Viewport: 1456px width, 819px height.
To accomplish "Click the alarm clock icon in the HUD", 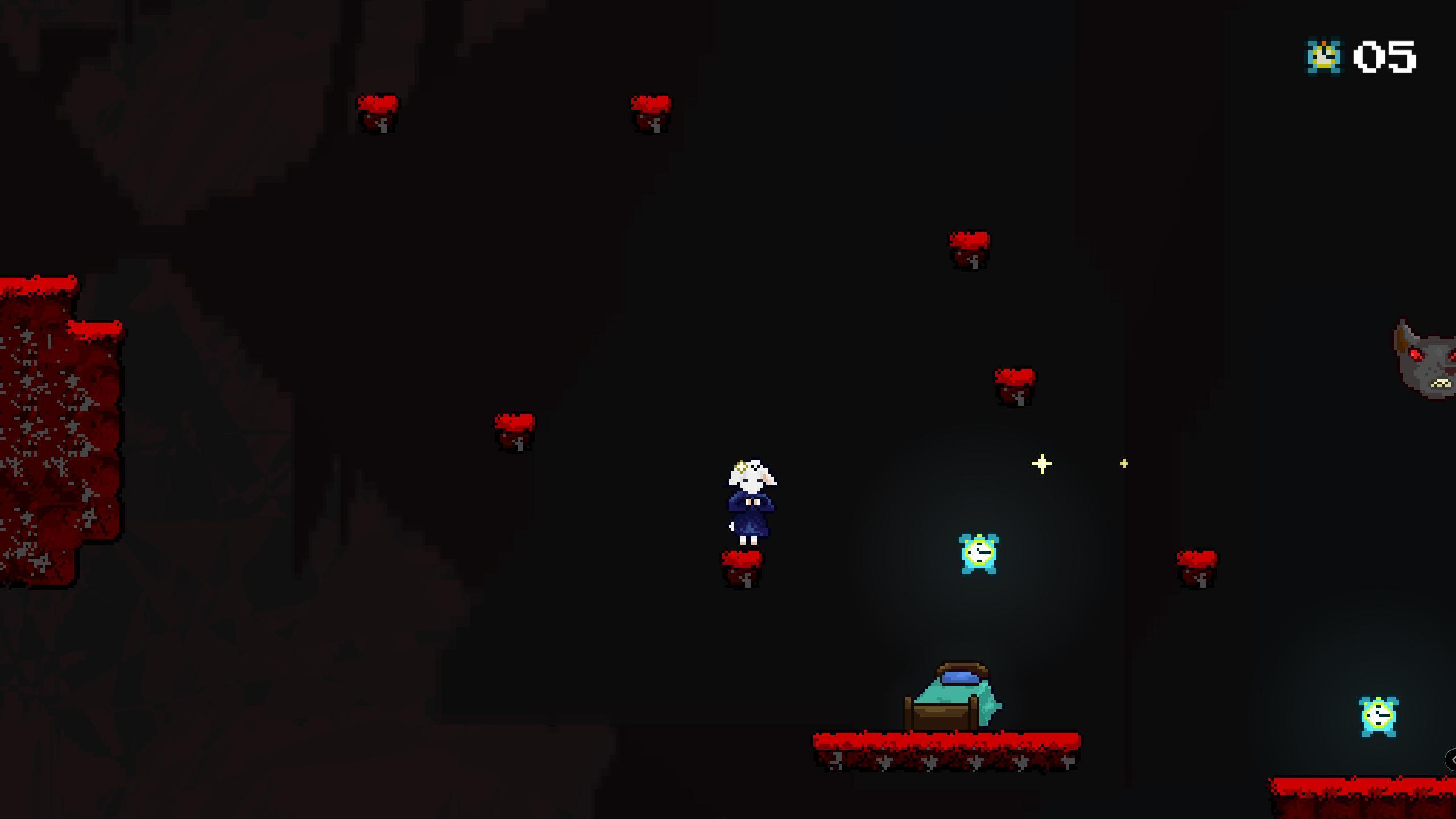I will [1325, 55].
